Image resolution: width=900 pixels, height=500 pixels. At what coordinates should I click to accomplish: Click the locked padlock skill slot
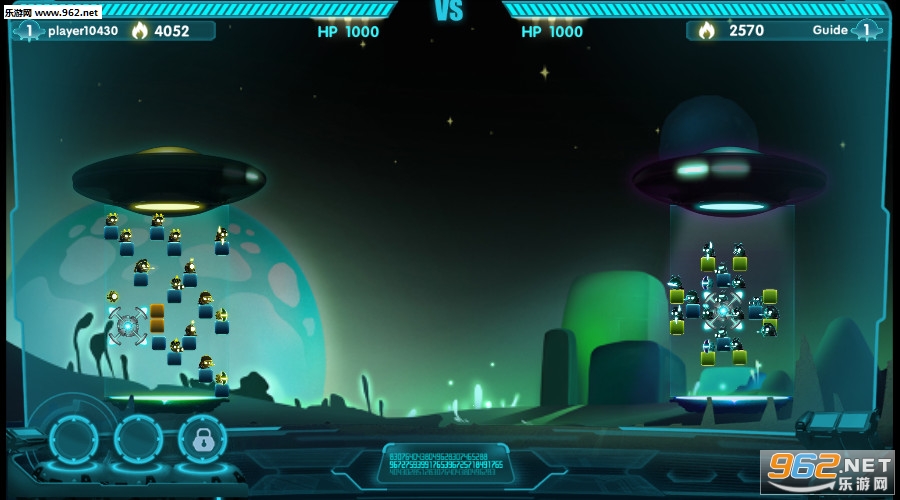[x=202, y=439]
